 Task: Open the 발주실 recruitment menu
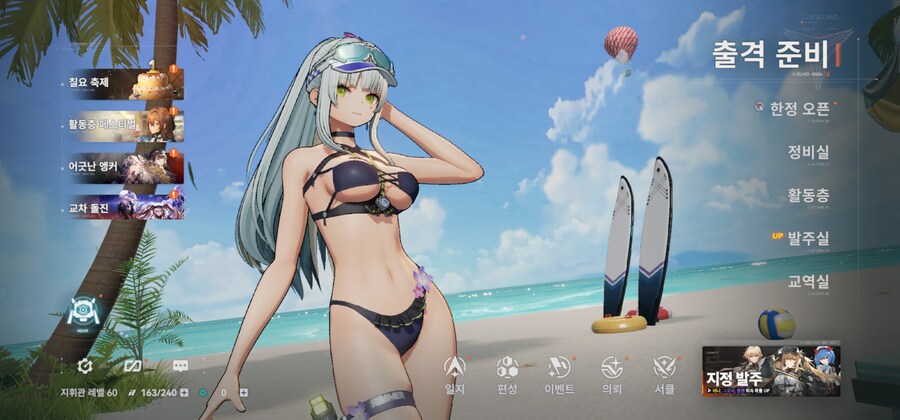coord(808,238)
